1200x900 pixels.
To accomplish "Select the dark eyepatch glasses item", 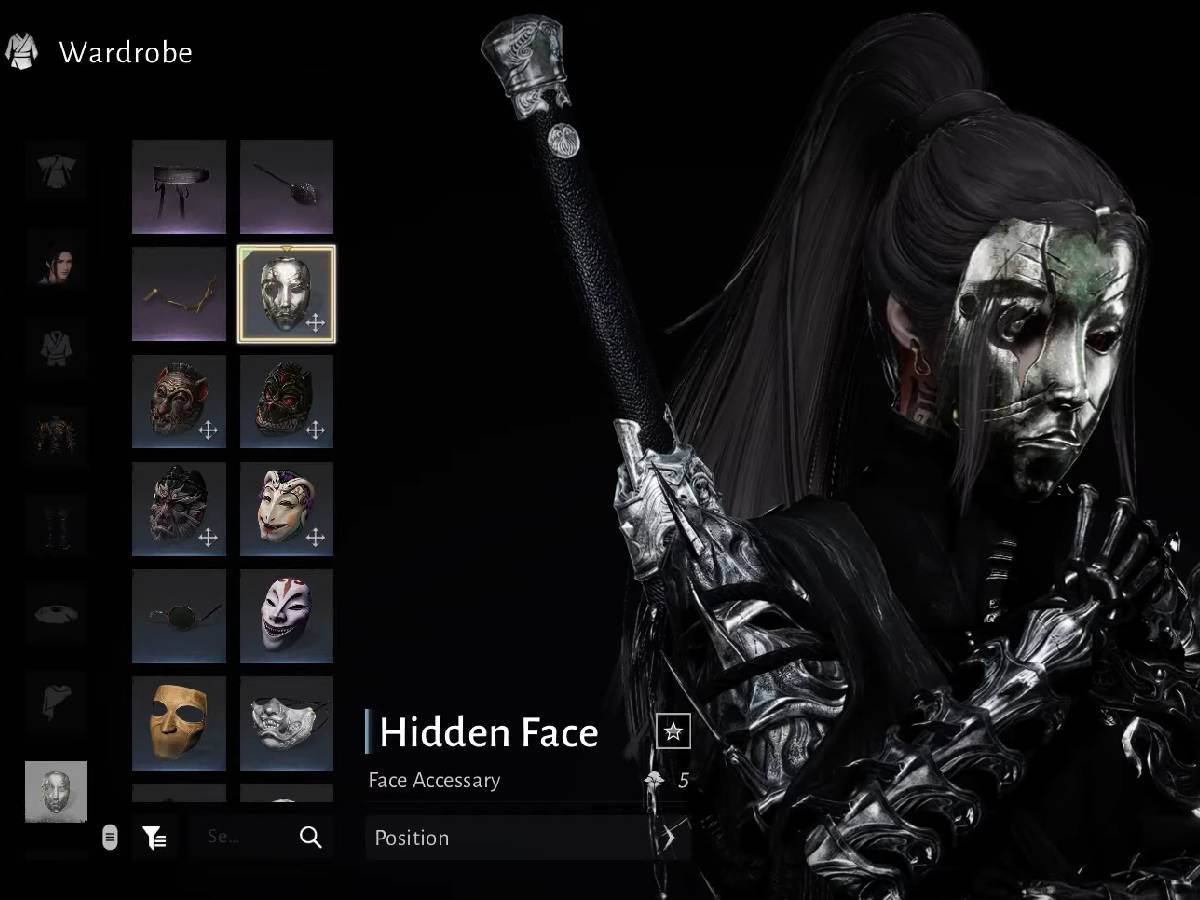I will click(179, 616).
